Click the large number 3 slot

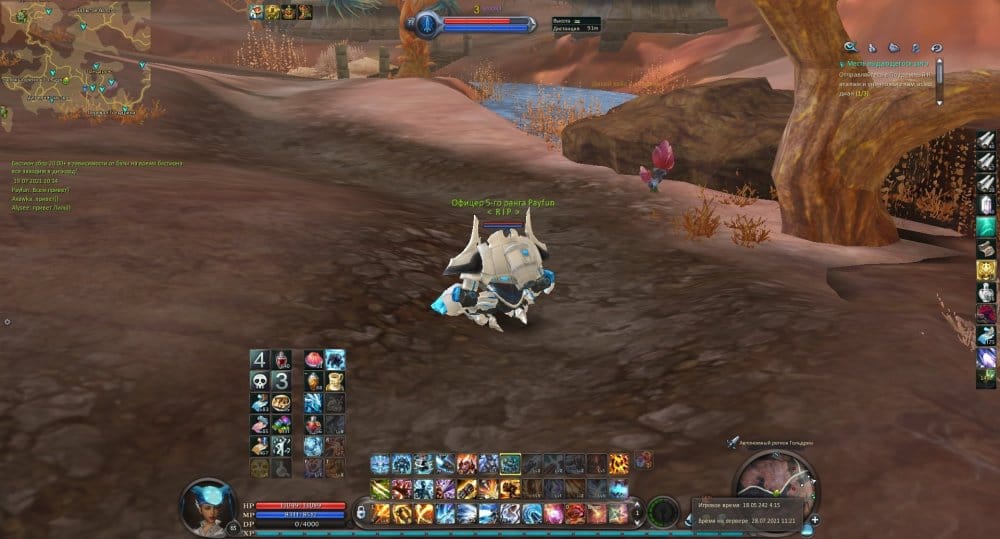click(283, 381)
